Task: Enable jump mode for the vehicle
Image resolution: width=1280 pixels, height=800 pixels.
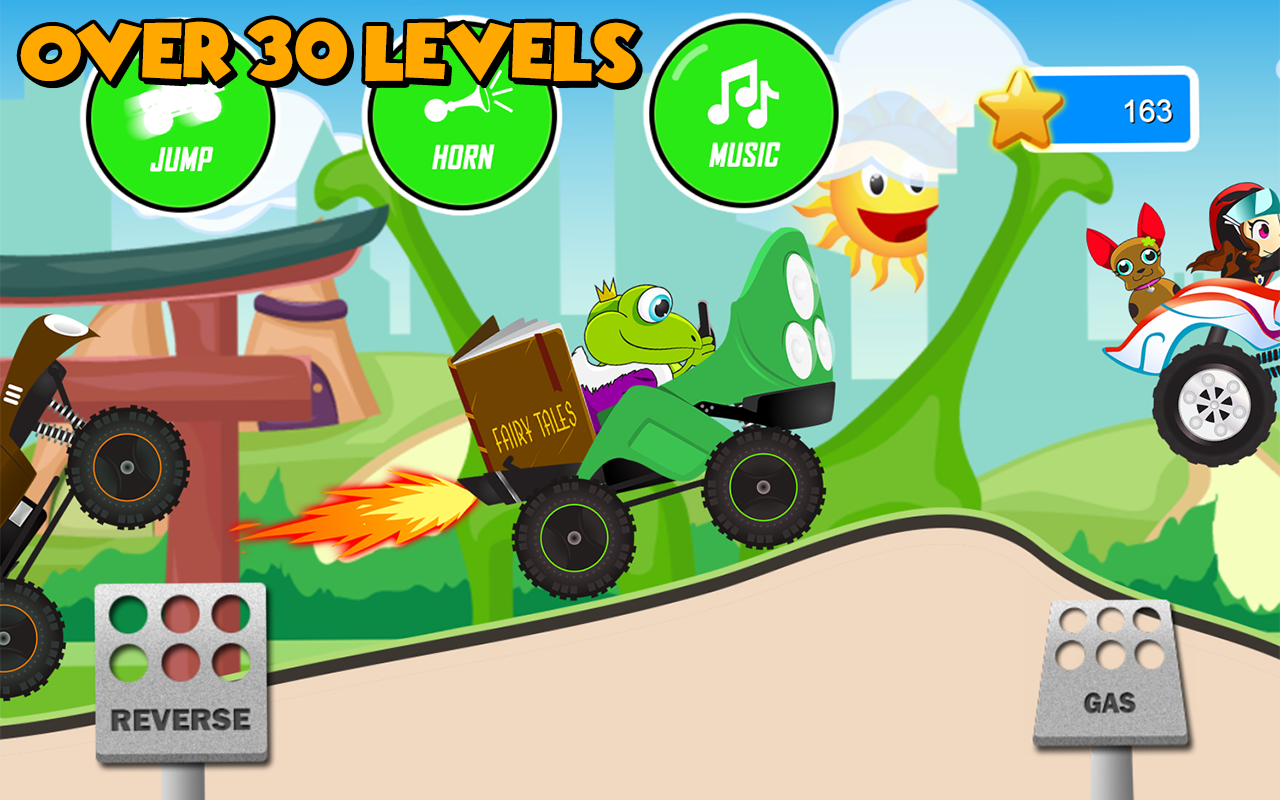Action: [x=178, y=125]
